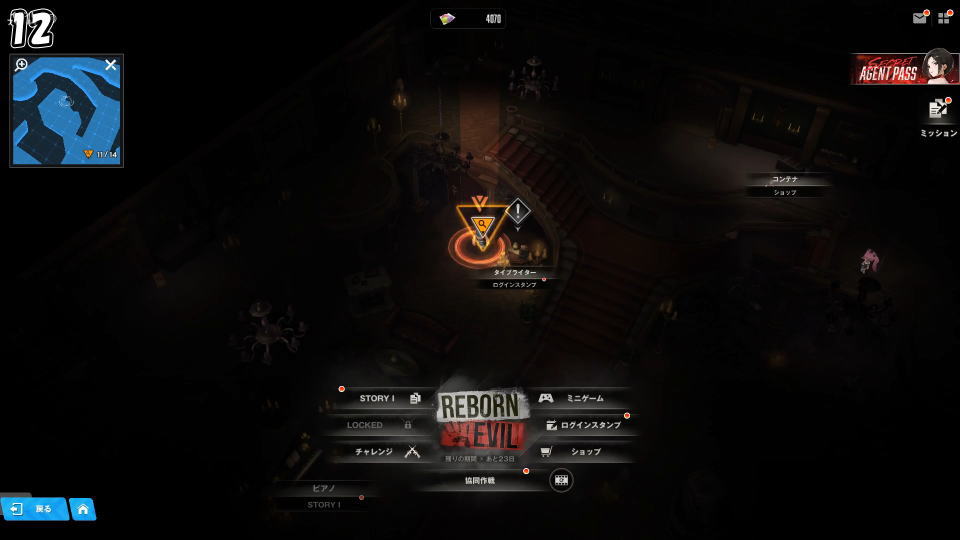Open the ミッション (Mission) panel
This screenshot has width=960, height=540.
click(938, 115)
